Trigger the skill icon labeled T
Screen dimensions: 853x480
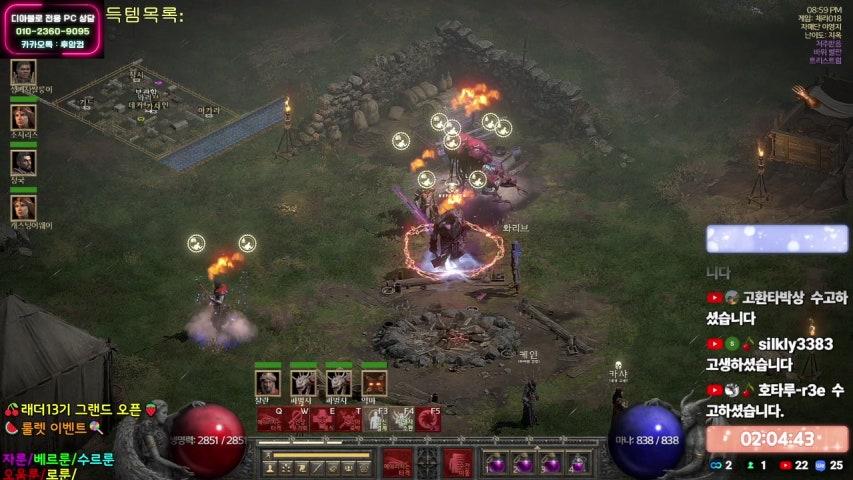pyautogui.click(x=348, y=419)
